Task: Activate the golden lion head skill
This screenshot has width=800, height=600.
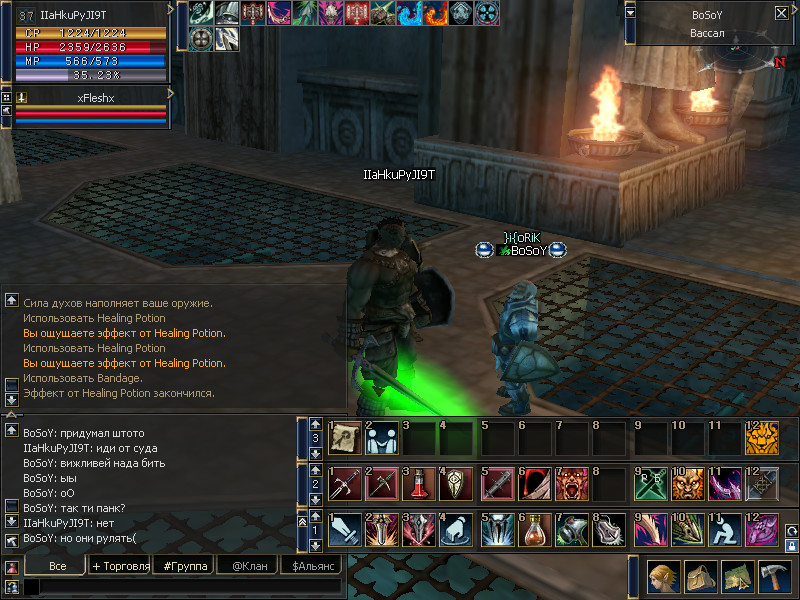Action: click(x=761, y=438)
